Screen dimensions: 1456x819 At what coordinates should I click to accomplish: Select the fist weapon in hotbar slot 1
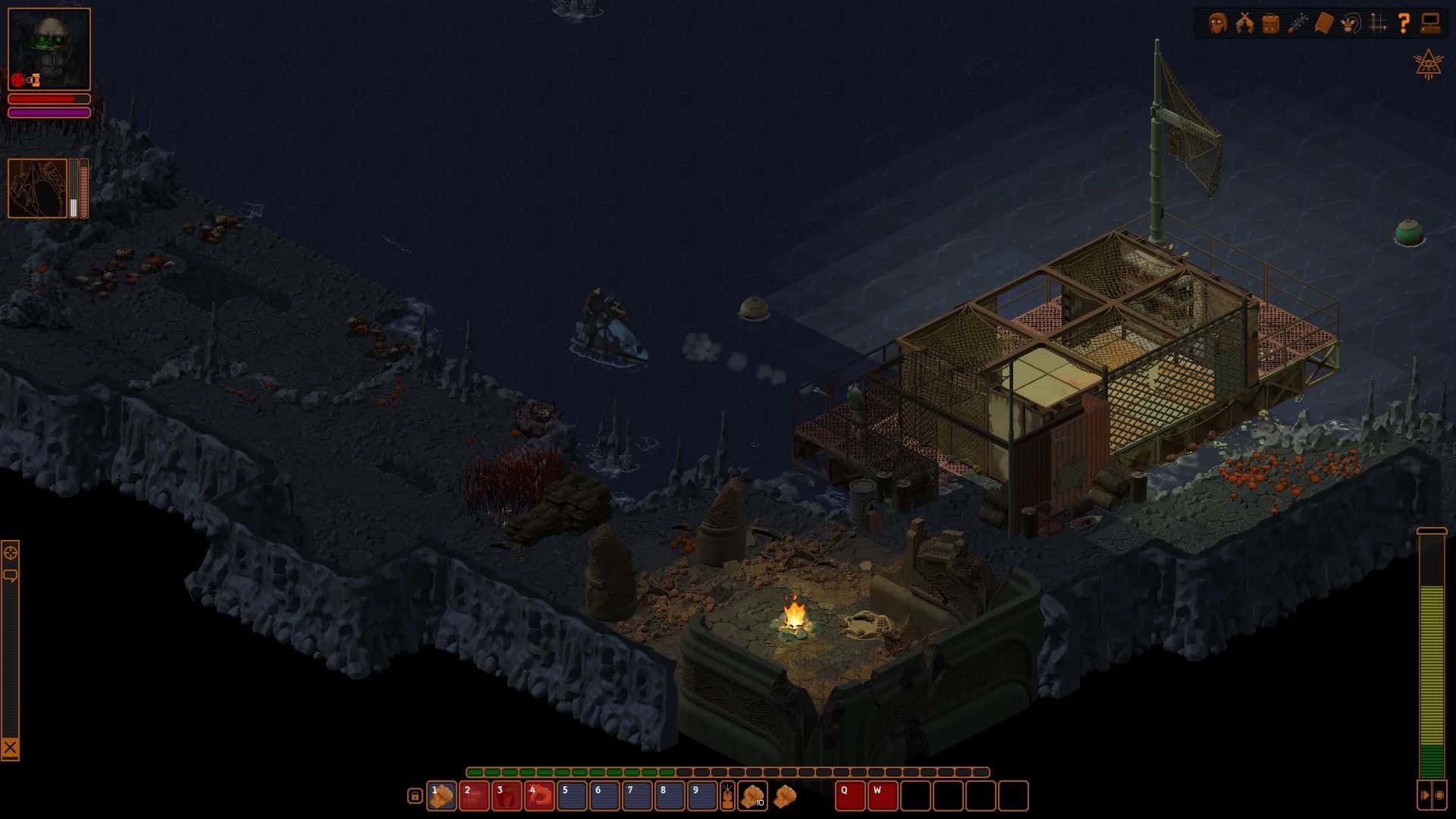[x=441, y=796]
